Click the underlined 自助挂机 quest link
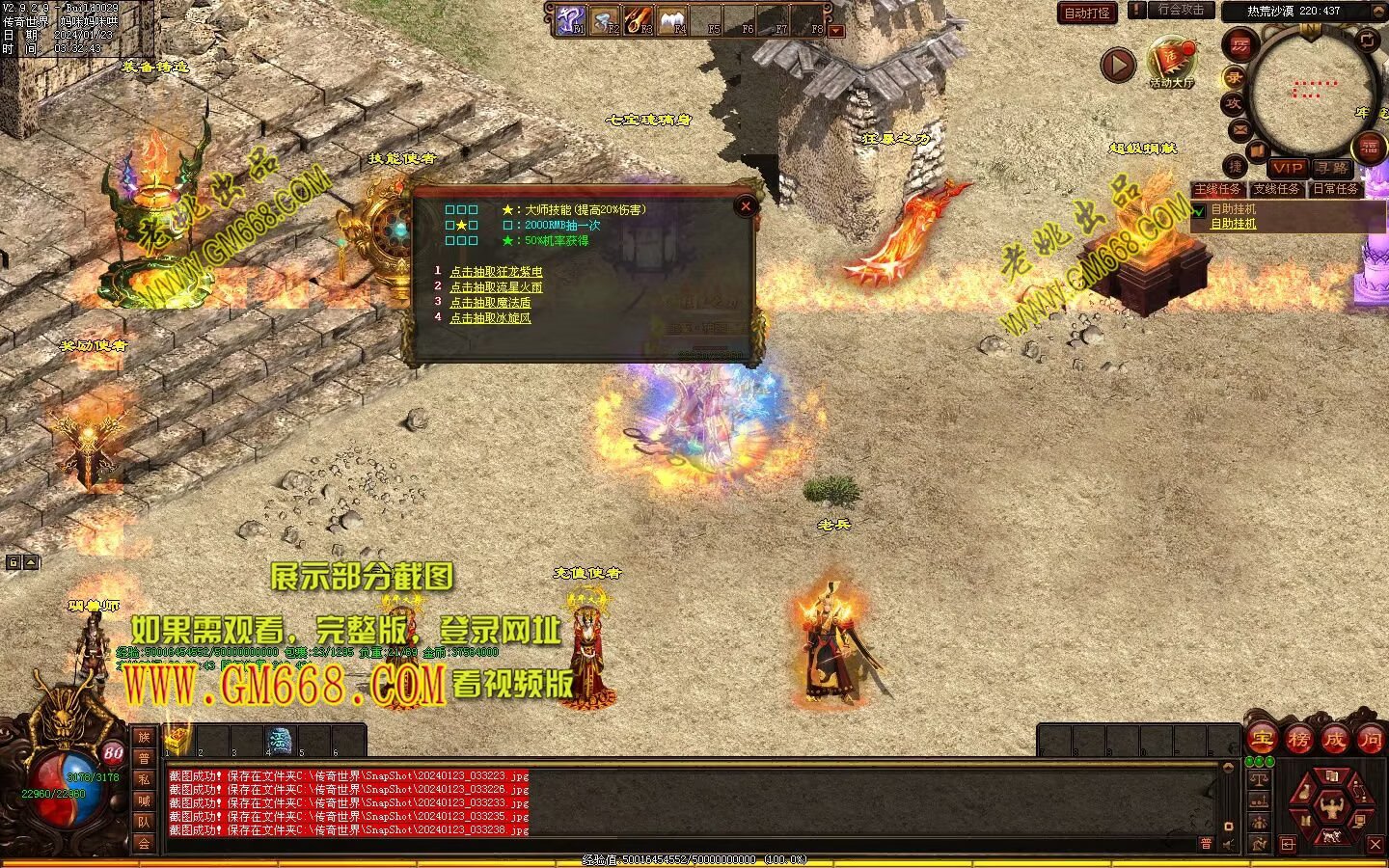 pos(1234,224)
